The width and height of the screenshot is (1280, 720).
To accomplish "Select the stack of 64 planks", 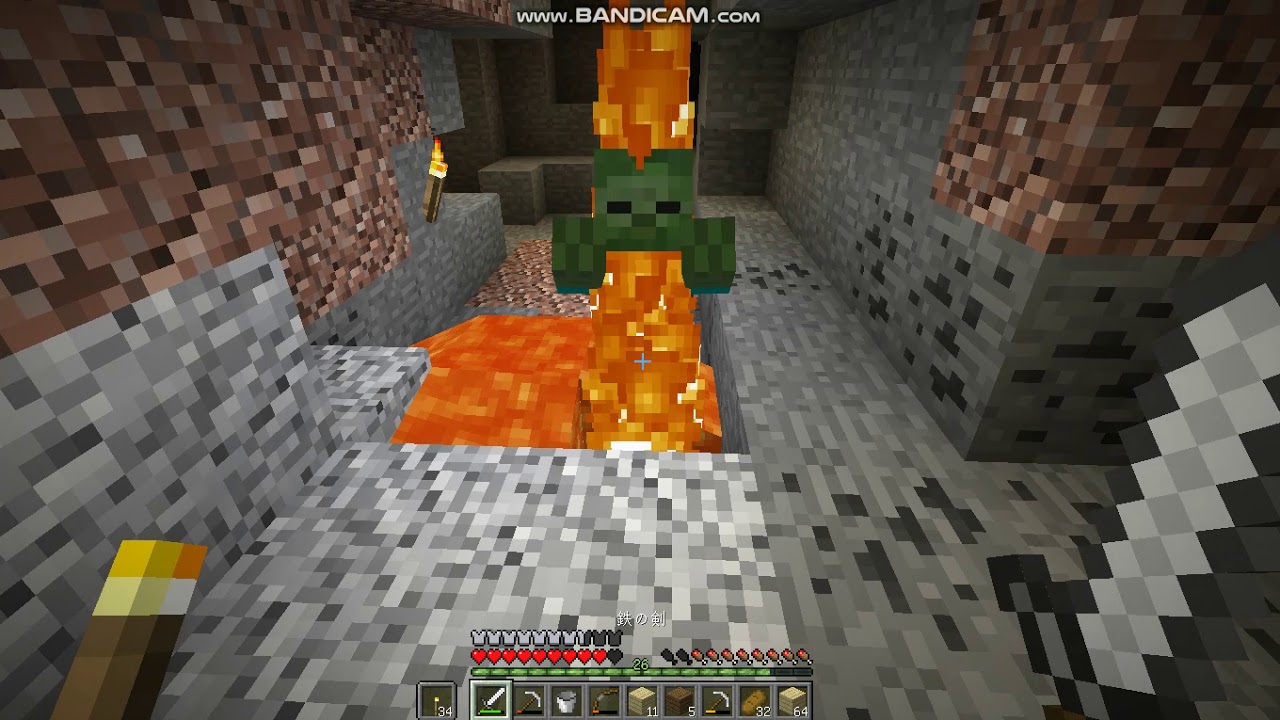I will [x=790, y=700].
